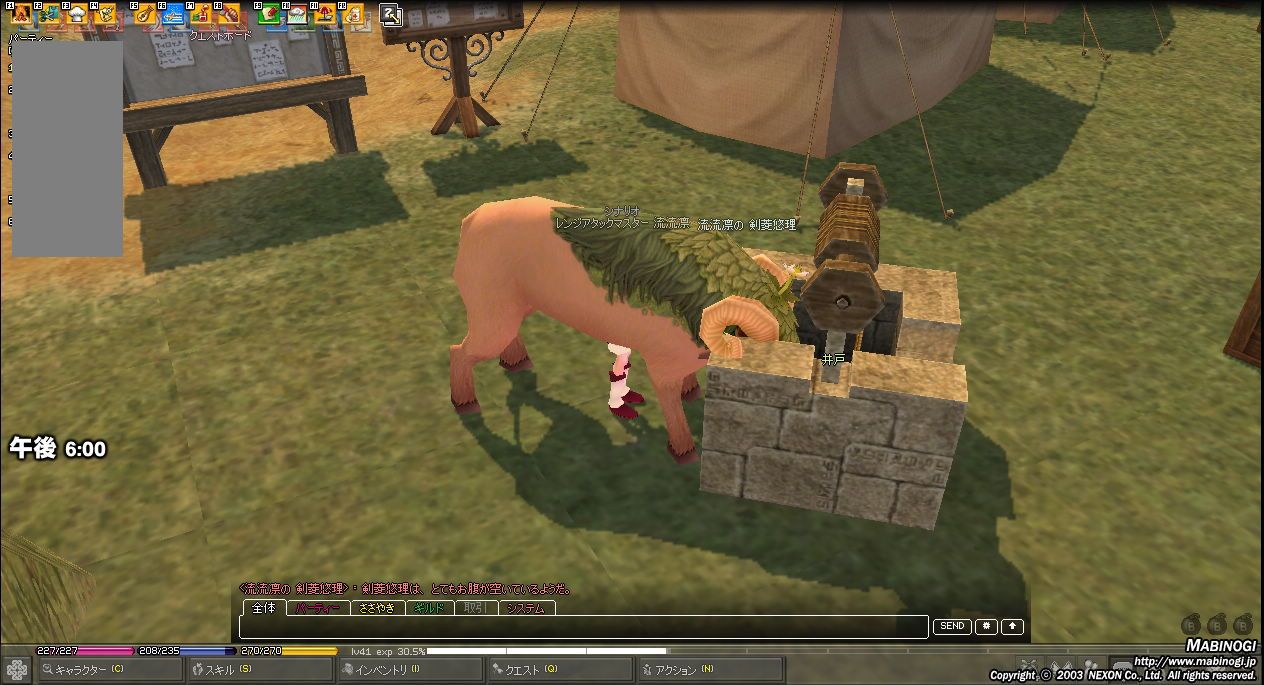Screen dimensions: 1264x685
Task: Click the SEND chat button
Action: [x=952, y=626]
